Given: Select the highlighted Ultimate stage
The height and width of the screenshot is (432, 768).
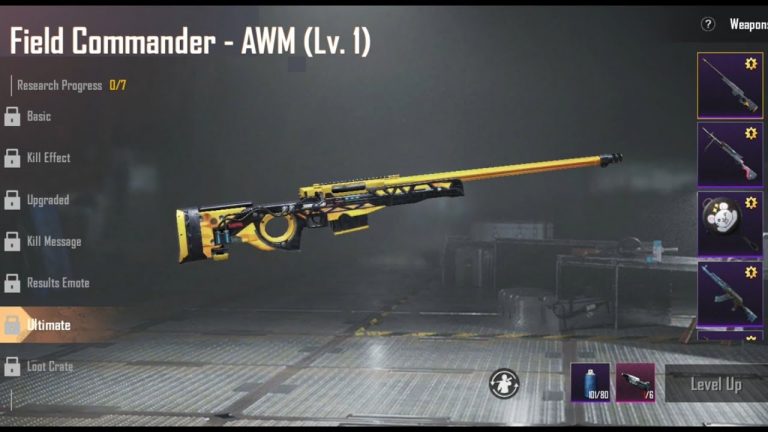Looking at the screenshot, I should (48, 325).
